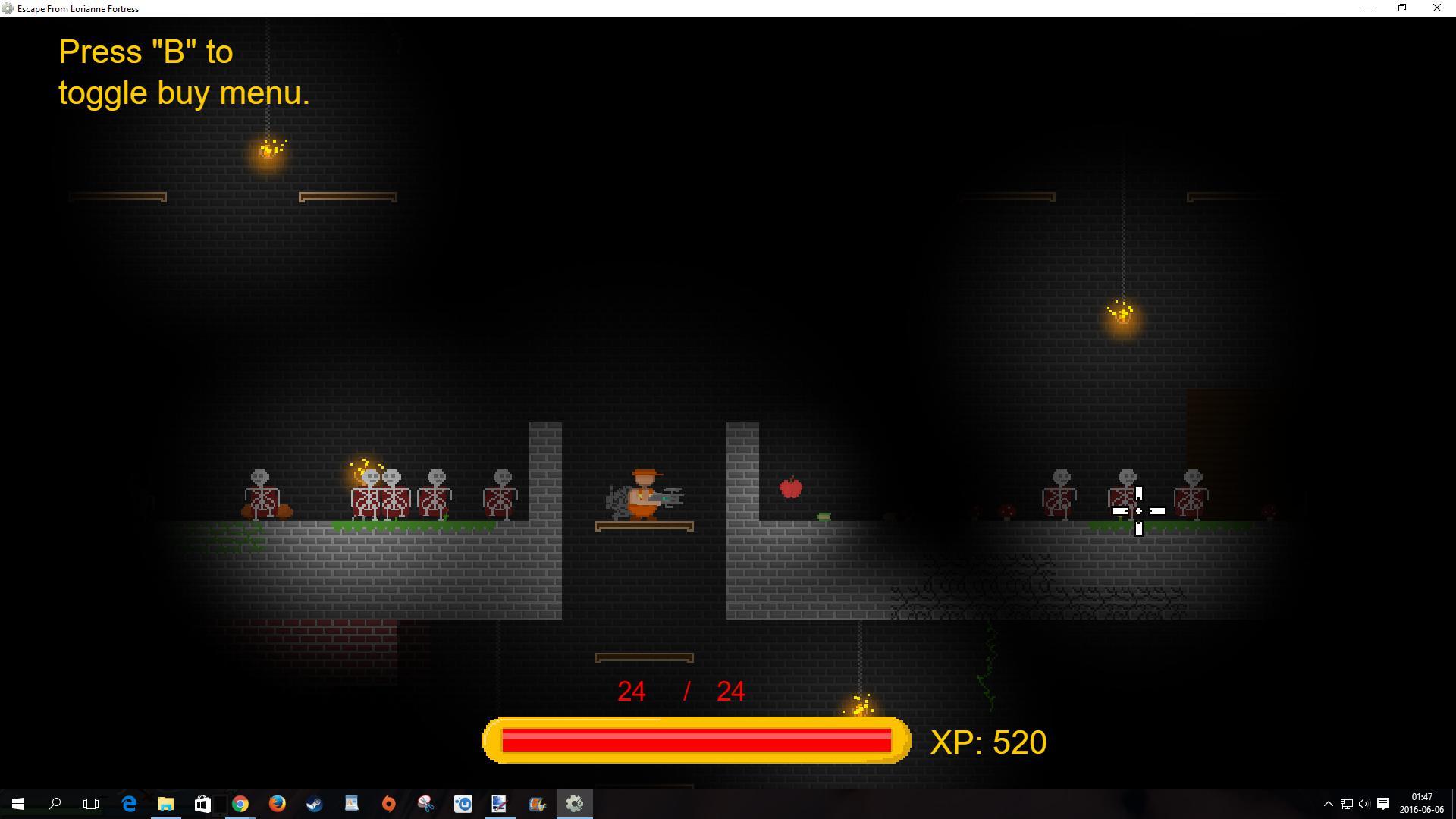Launch Mozilla Firefox from the taskbar
This screenshot has width=1456, height=819.
pos(277,803)
